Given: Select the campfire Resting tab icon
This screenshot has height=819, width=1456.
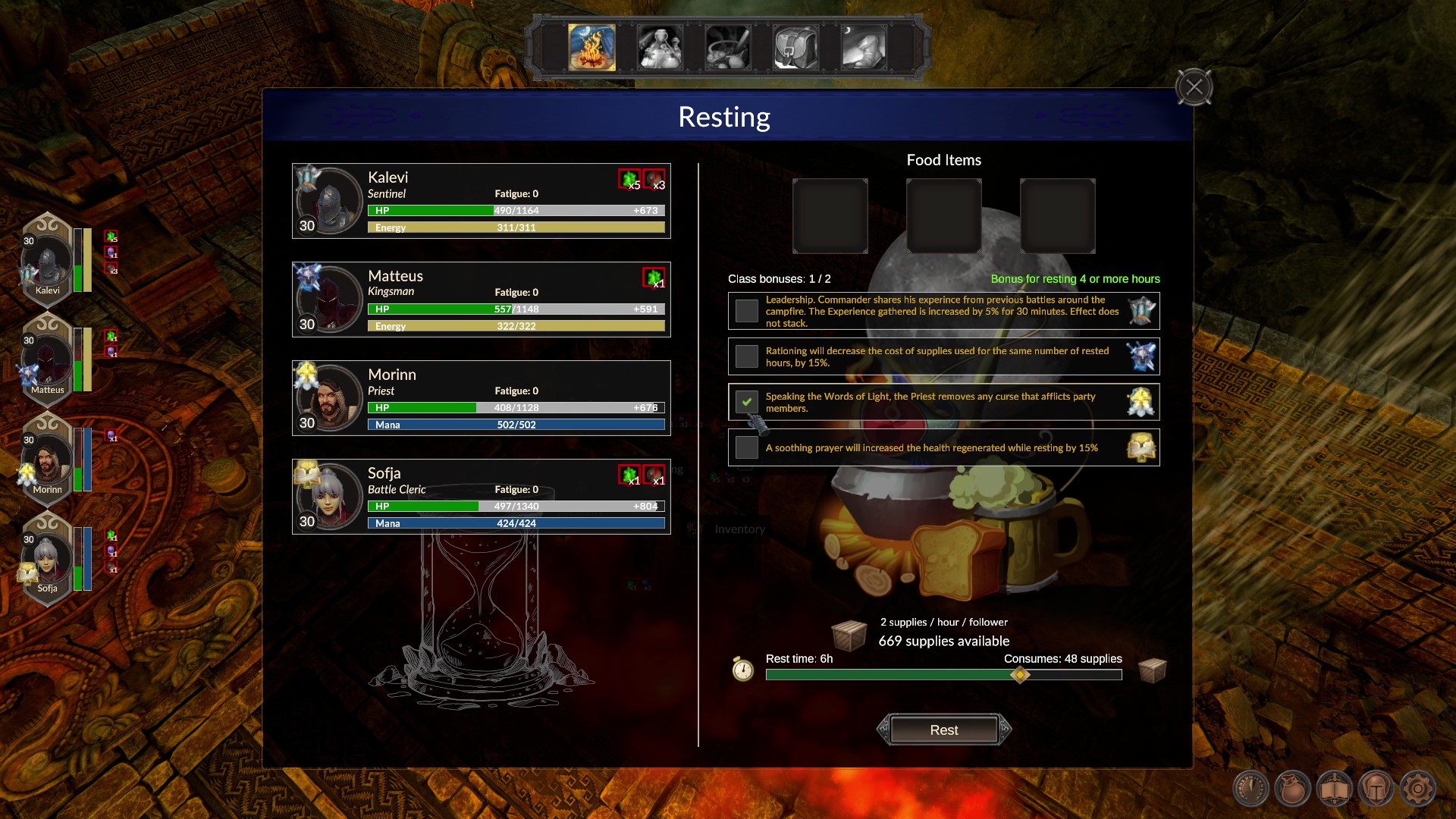Looking at the screenshot, I should pos(592,47).
